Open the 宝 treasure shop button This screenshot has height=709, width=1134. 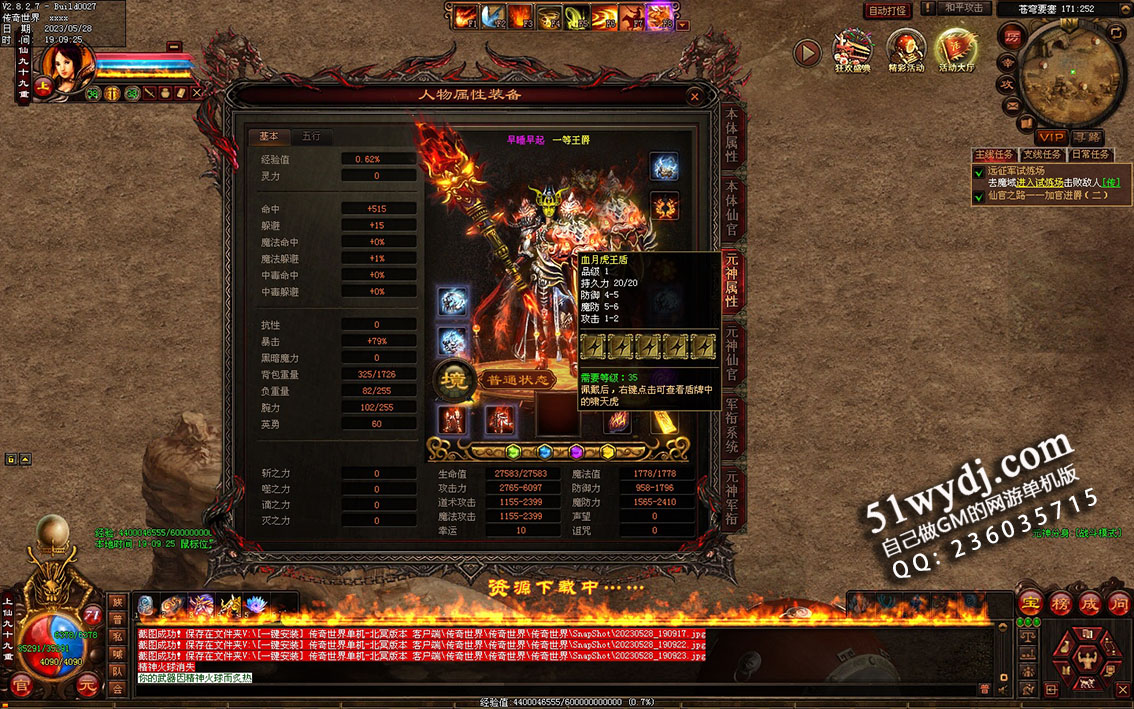(x=1031, y=603)
